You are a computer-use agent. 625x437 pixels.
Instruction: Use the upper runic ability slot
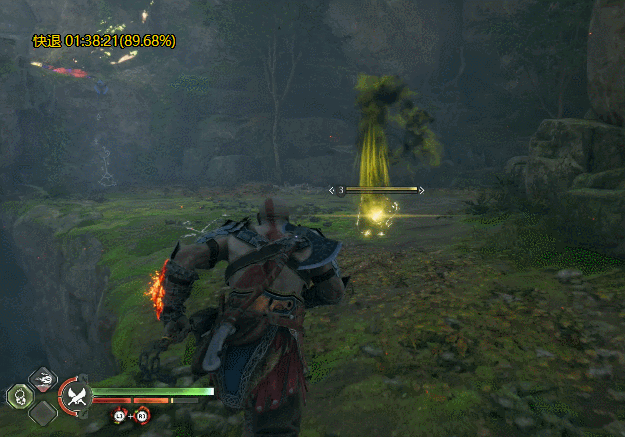coord(43,378)
